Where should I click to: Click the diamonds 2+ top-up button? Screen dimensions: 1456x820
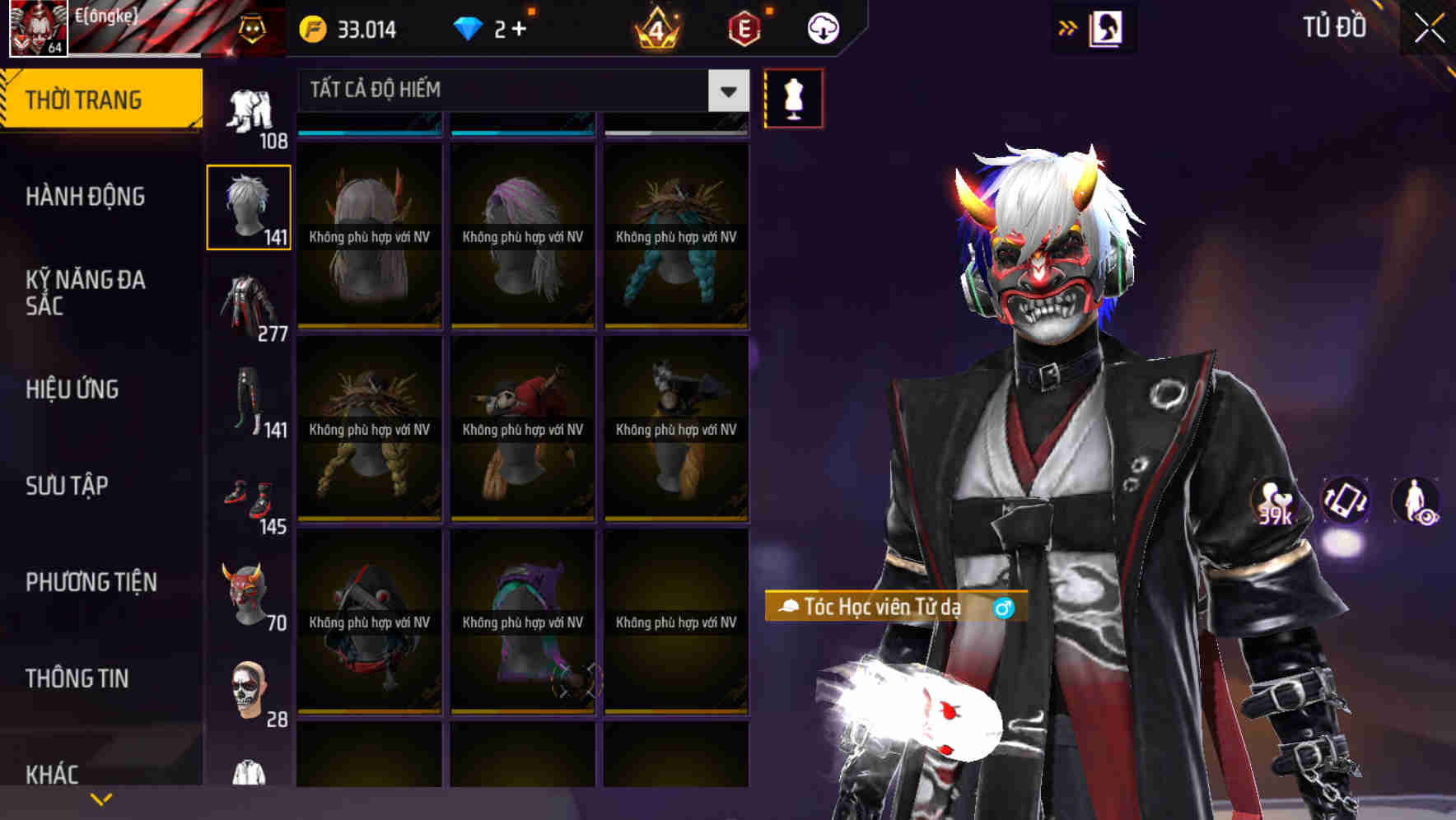(490, 27)
